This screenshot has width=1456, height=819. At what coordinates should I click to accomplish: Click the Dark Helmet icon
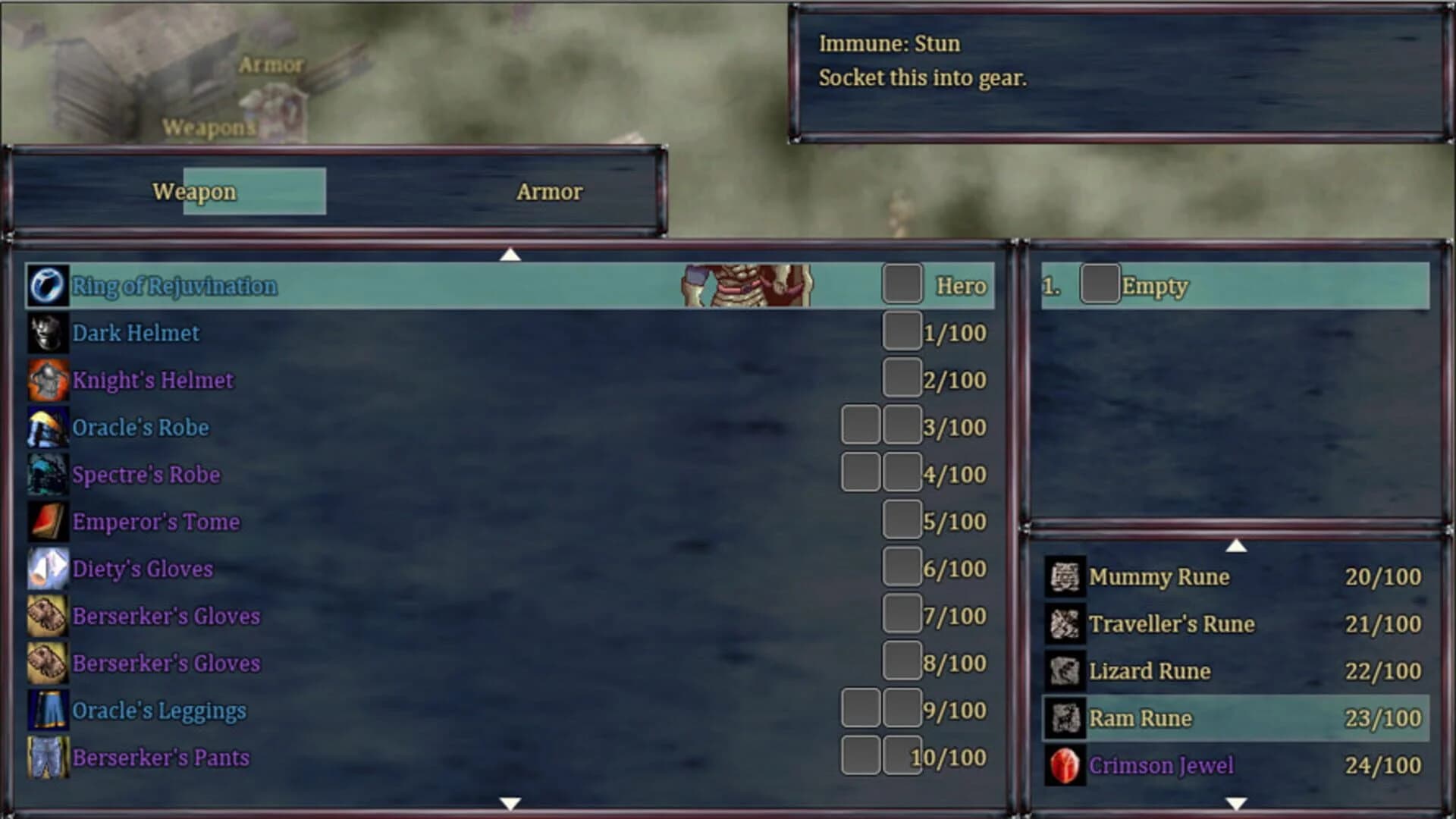[48, 333]
